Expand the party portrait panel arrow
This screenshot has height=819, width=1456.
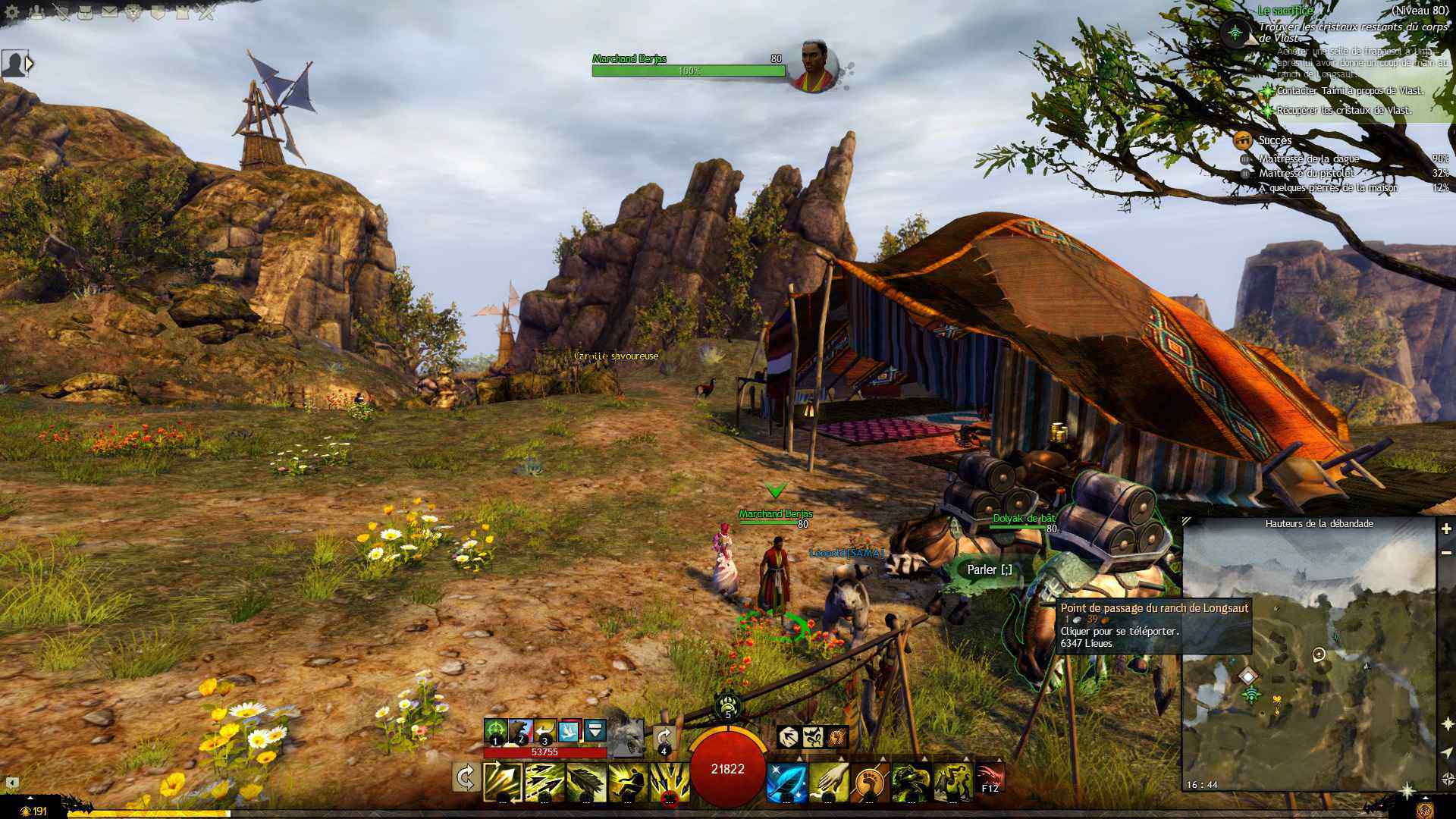[x=30, y=64]
